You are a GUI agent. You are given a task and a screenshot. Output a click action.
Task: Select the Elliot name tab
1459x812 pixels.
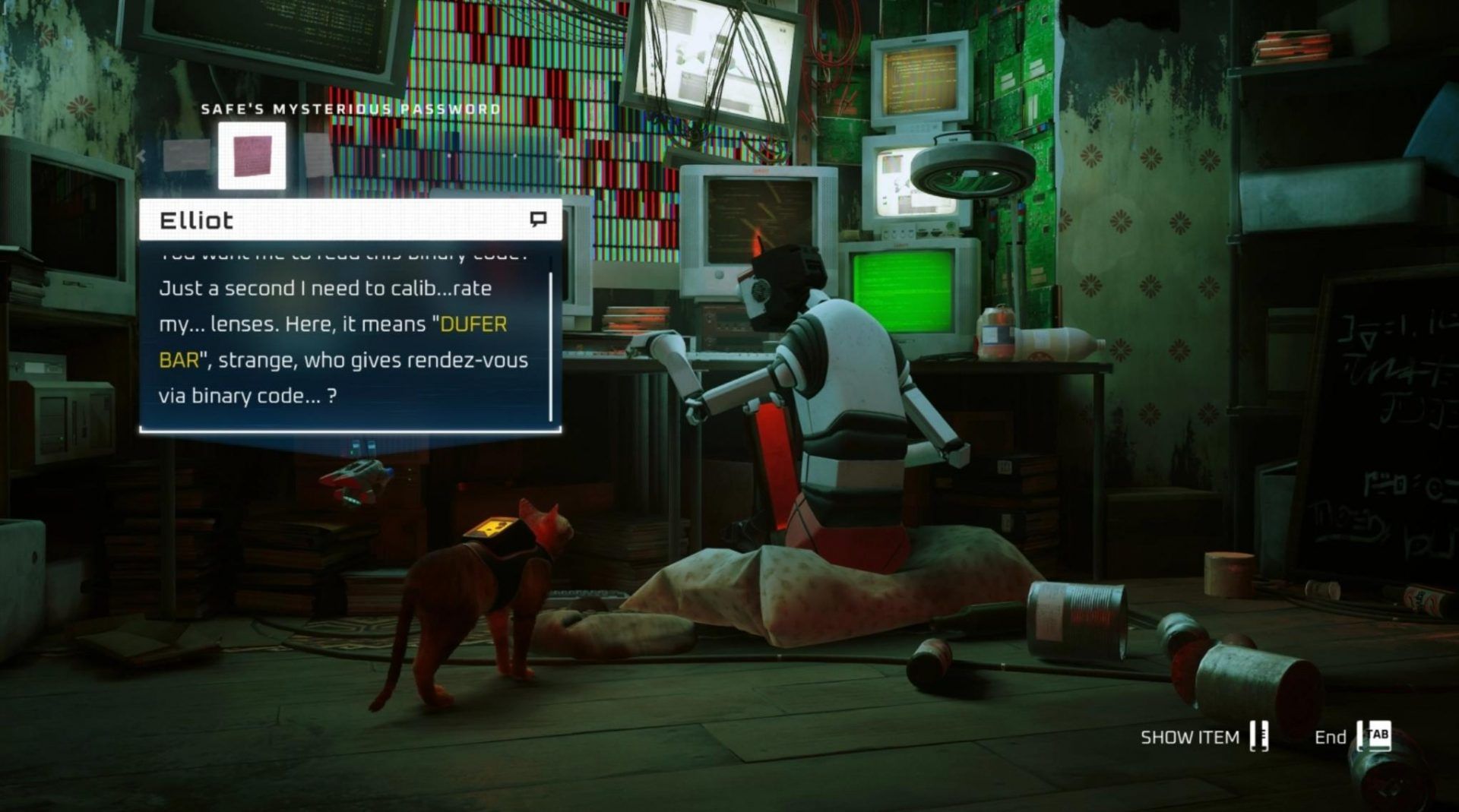click(x=196, y=220)
